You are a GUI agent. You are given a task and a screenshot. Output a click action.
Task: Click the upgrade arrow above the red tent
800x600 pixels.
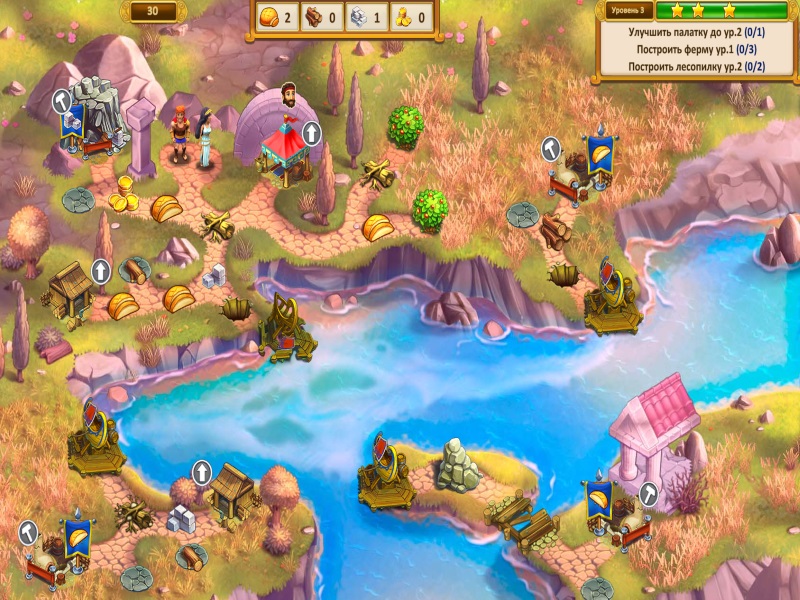coord(312,133)
